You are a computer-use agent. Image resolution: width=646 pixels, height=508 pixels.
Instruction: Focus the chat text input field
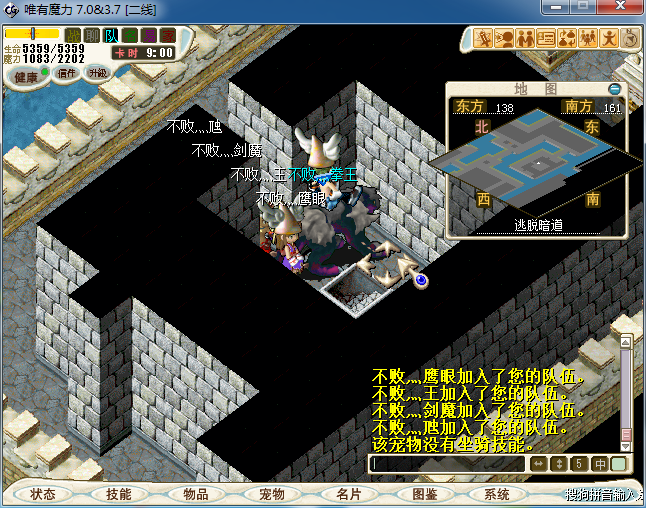tap(447, 464)
